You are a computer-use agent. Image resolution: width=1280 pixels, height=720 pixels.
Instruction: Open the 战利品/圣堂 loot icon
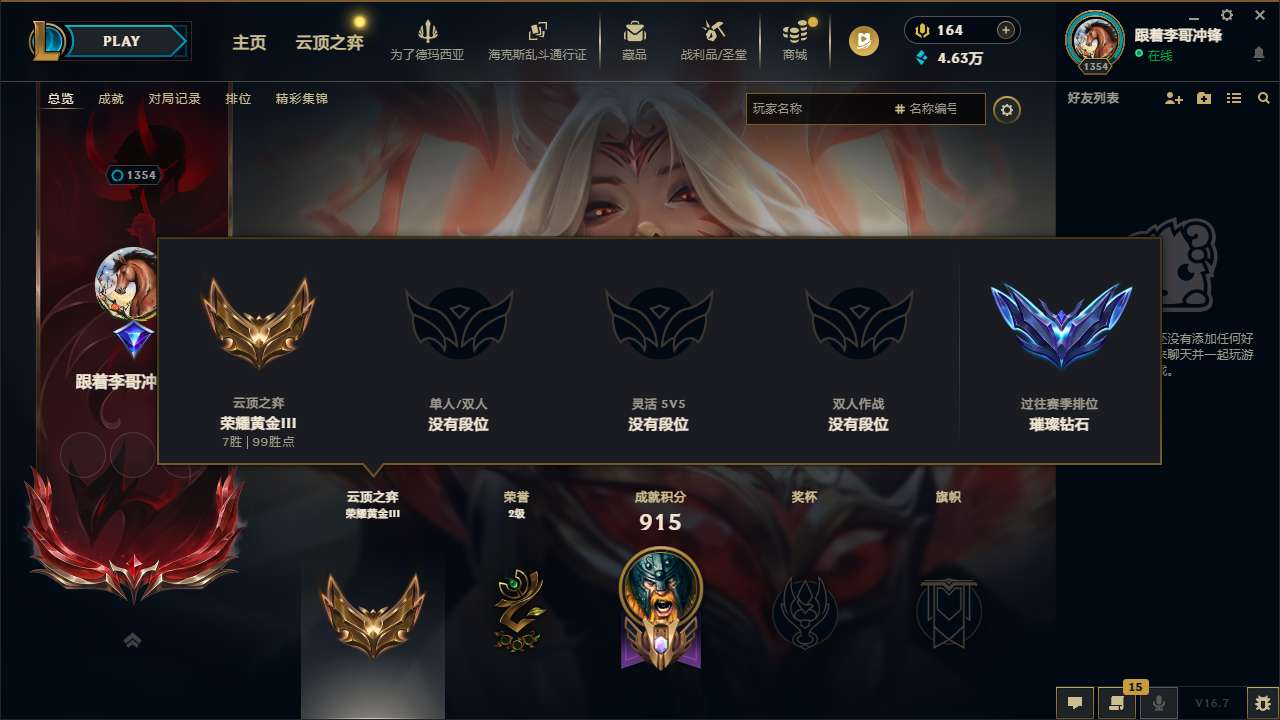[x=714, y=31]
